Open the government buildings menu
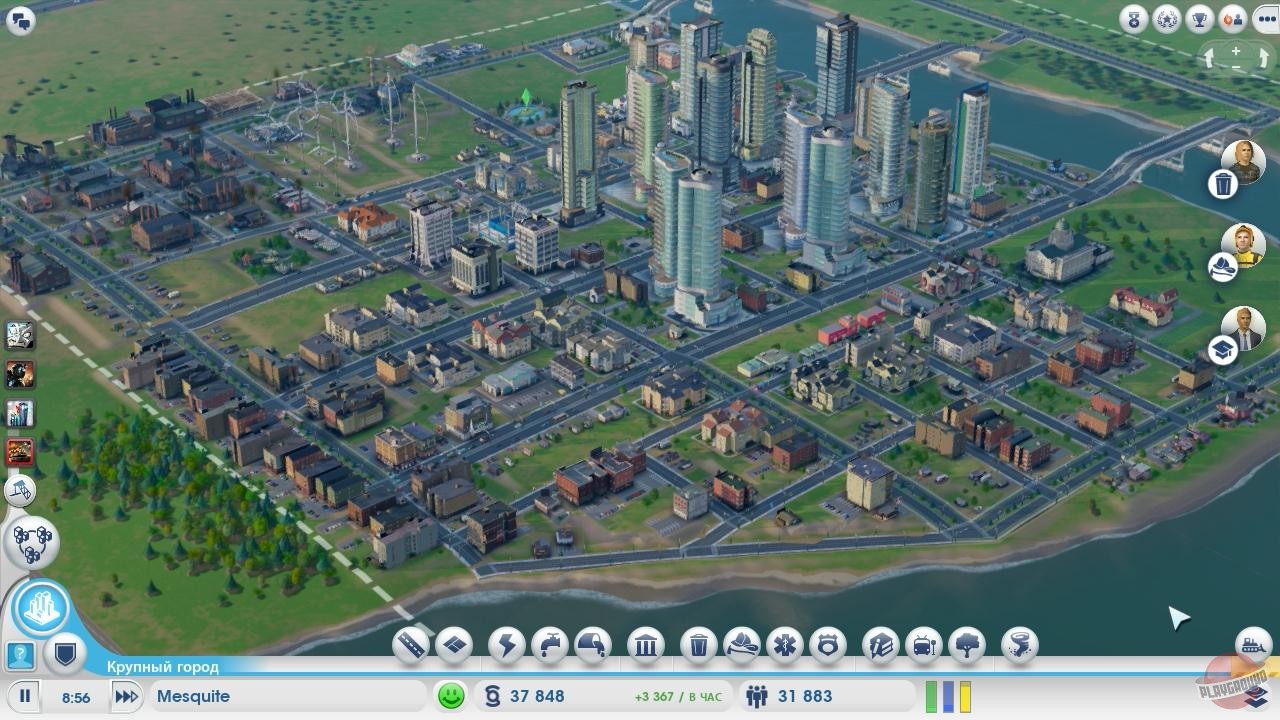Image resolution: width=1280 pixels, height=720 pixels. click(x=646, y=644)
